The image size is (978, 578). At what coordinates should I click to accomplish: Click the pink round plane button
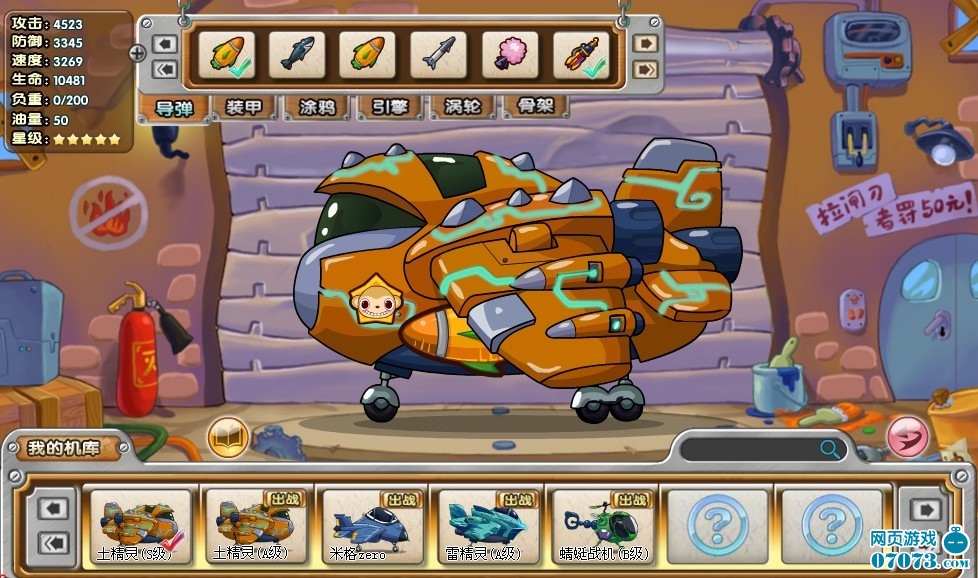(x=907, y=437)
